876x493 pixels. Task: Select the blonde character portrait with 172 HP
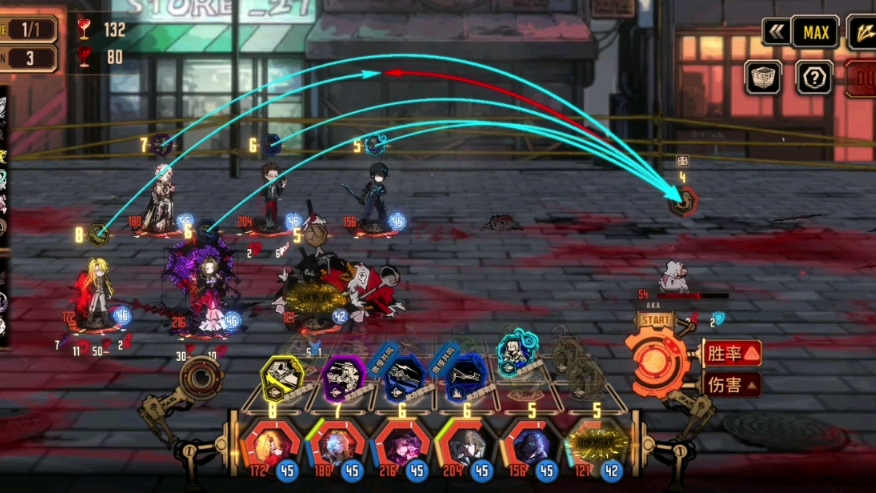(x=272, y=444)
